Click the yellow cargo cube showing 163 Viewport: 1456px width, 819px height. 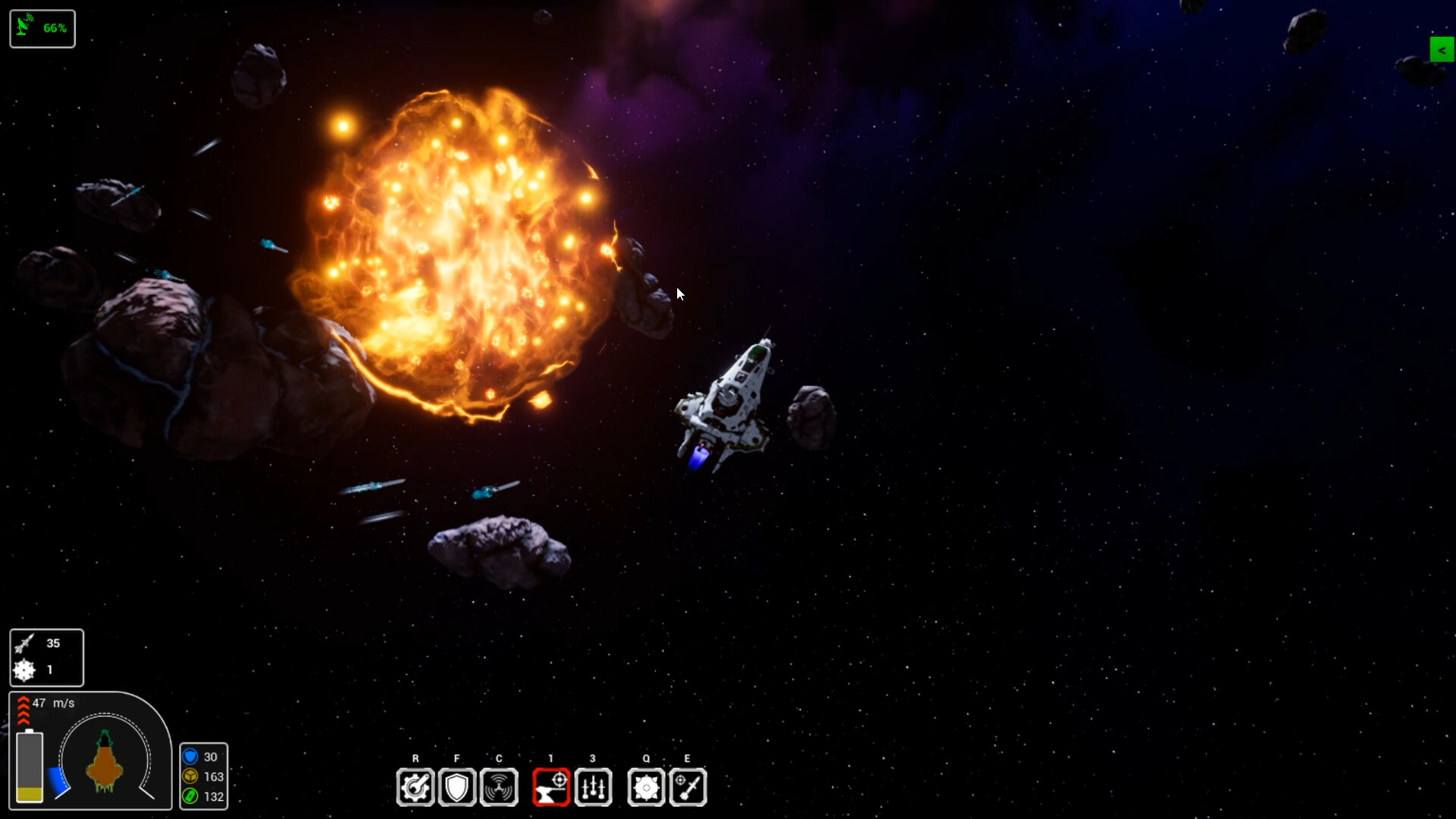pos(190,777)
